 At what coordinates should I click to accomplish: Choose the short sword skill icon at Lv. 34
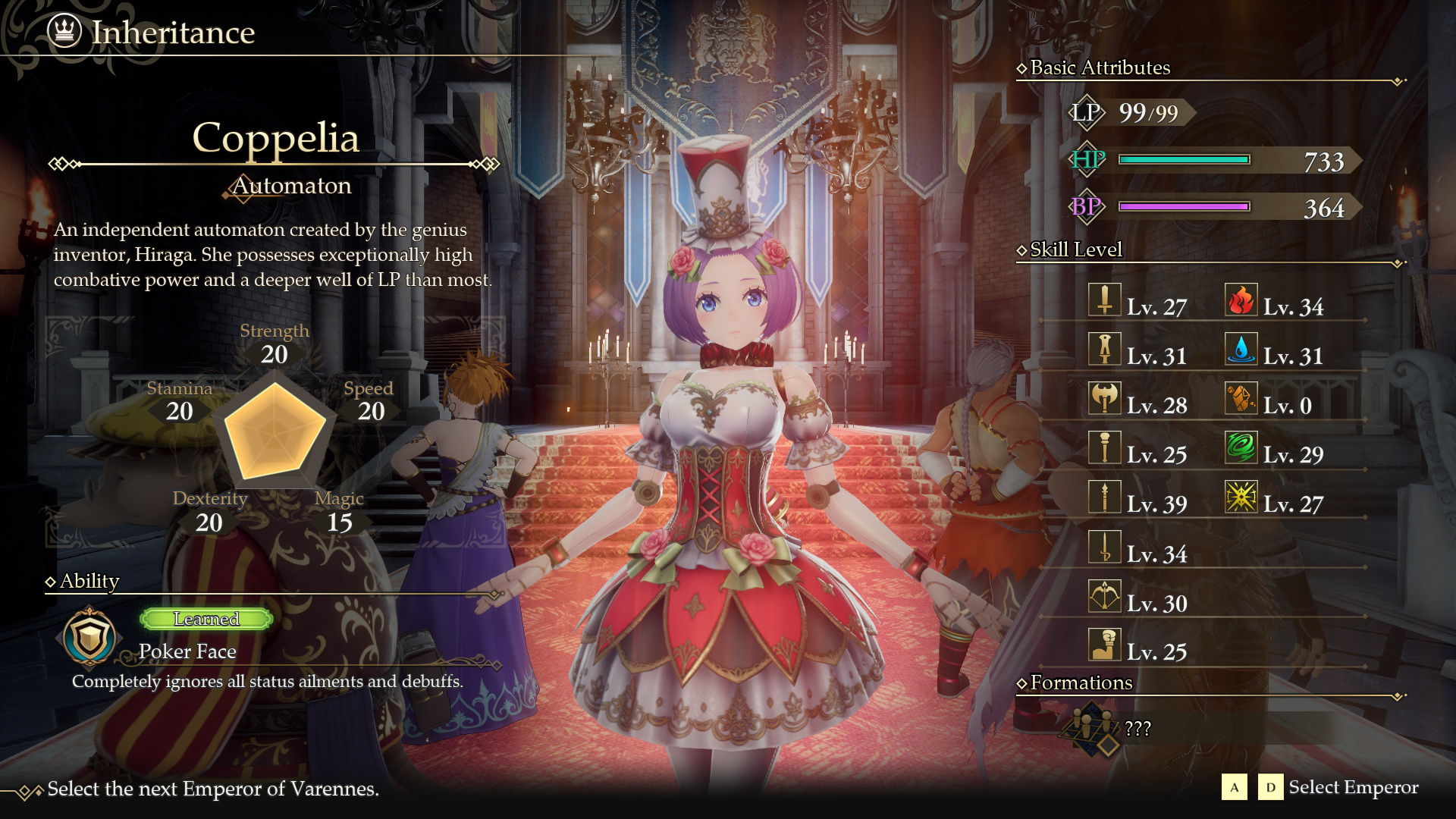pyautogui.click(x=1104, y=548)
